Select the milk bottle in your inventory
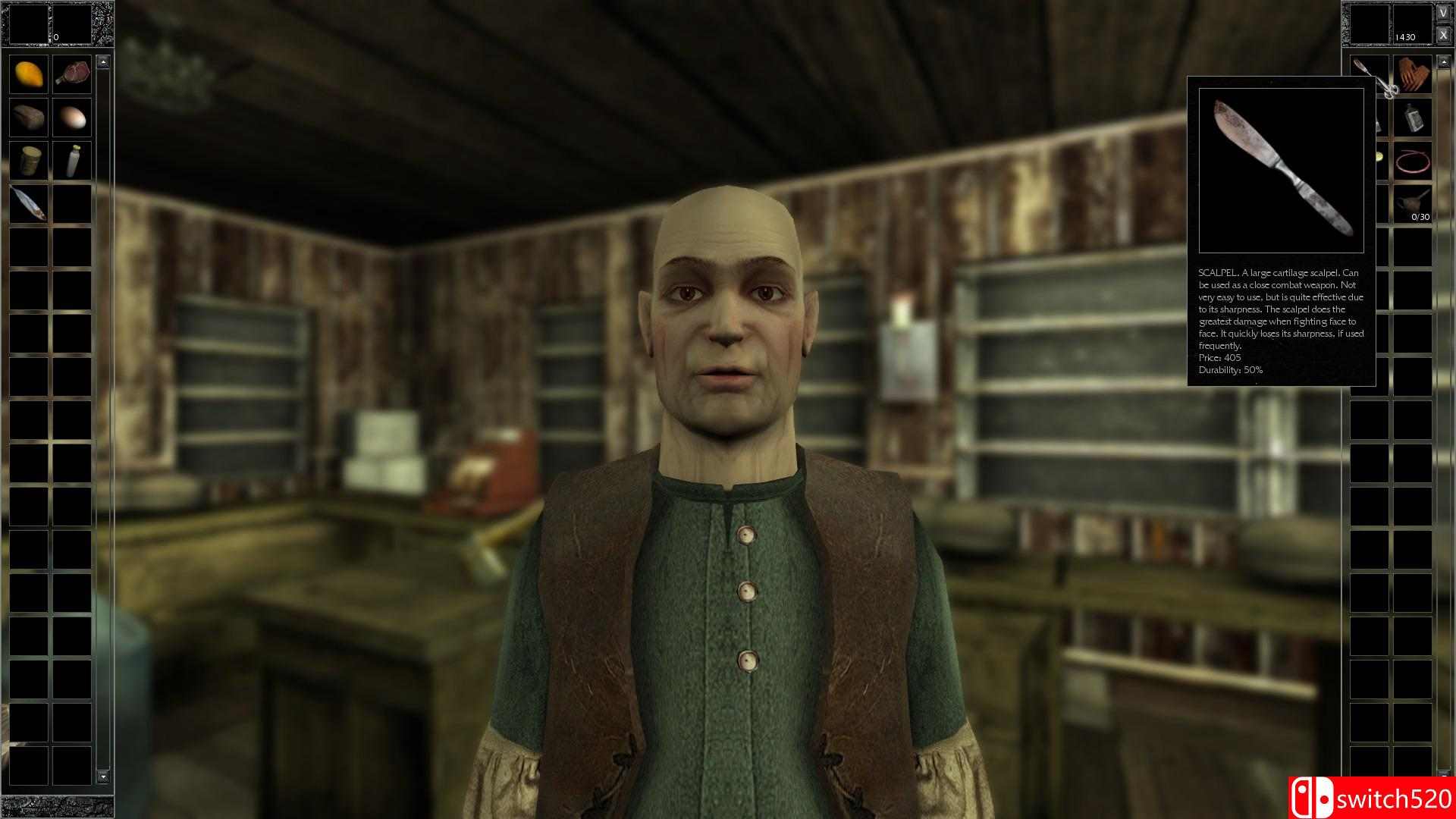The width and height of the screenshot is (1456, 819). coord(72,160)
